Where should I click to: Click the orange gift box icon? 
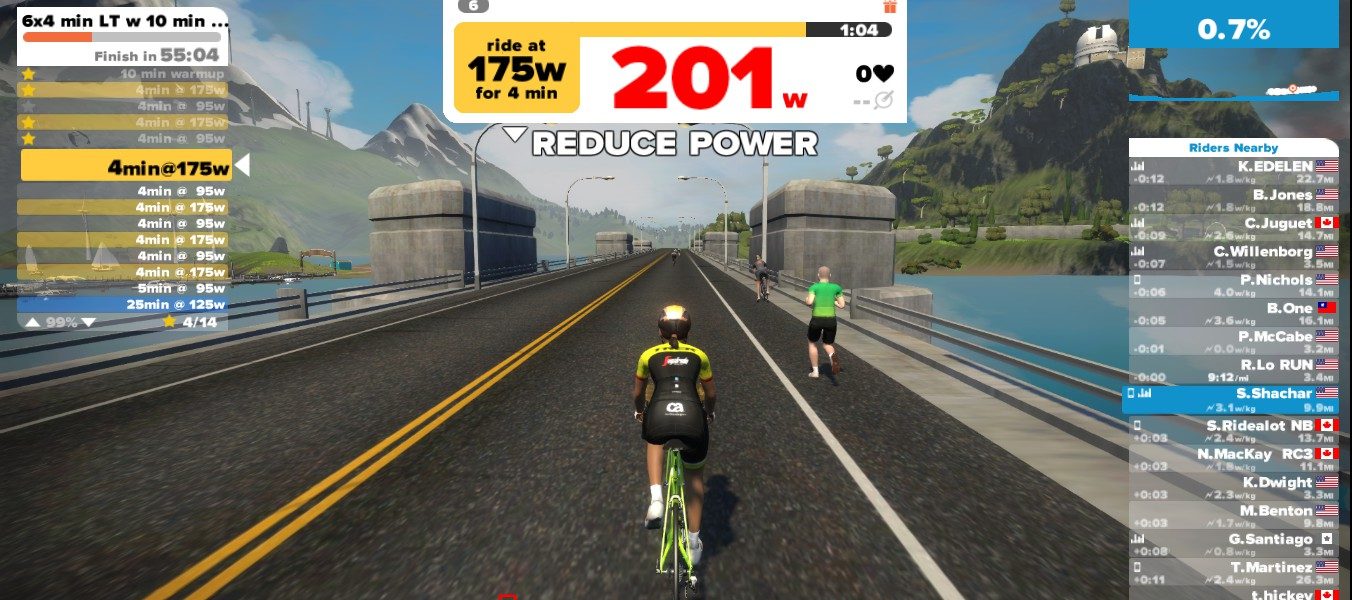[890, 6]
